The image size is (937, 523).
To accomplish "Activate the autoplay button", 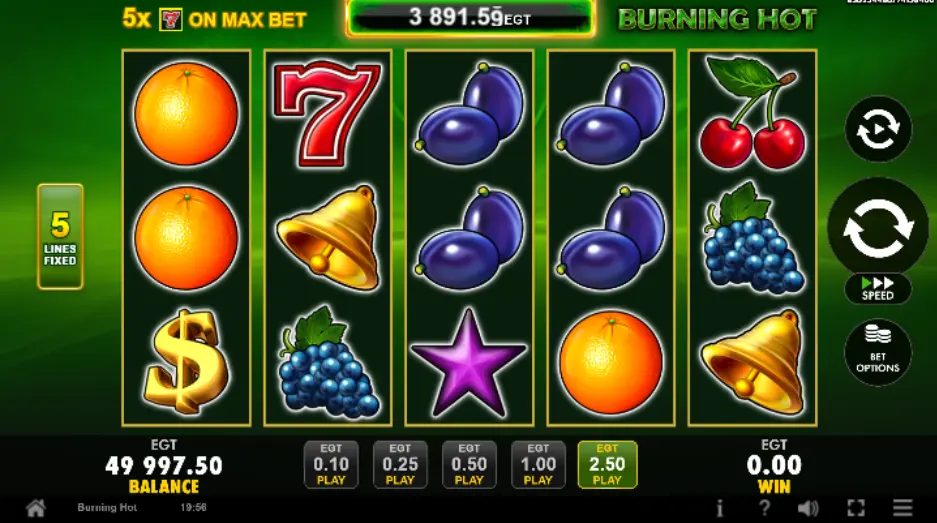I will (877, 128).
